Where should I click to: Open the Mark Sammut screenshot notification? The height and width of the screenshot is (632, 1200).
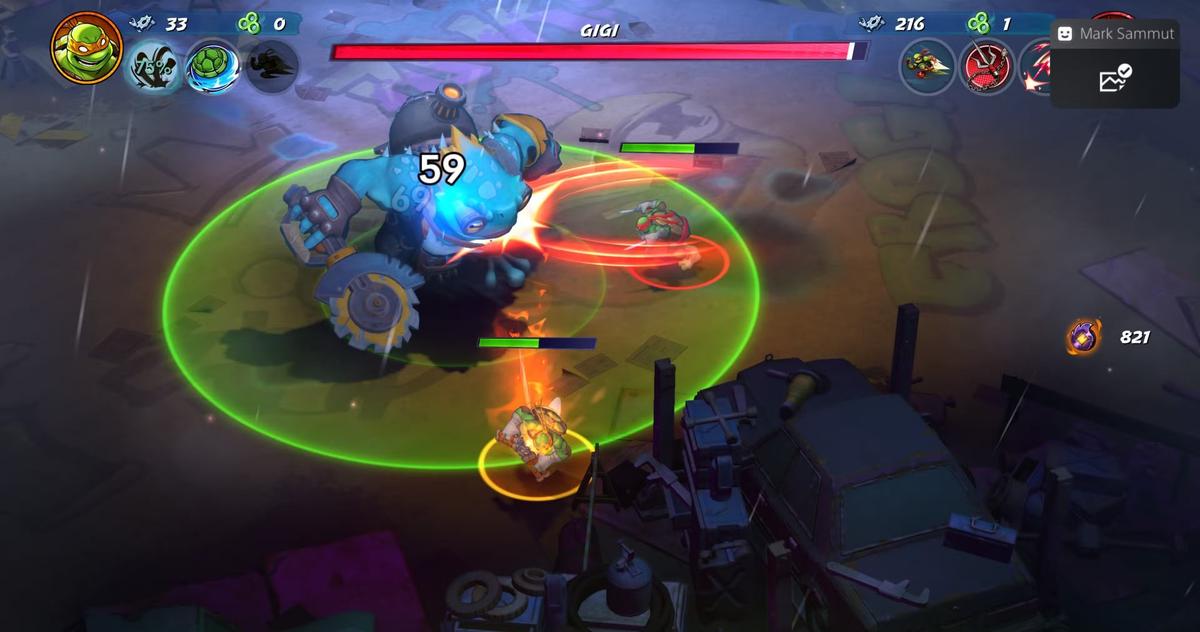[1114, 64]
